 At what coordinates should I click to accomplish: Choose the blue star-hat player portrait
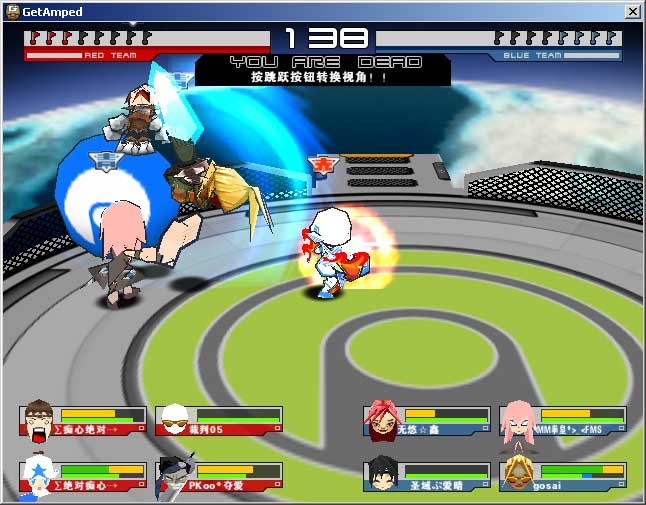point(38,476)
